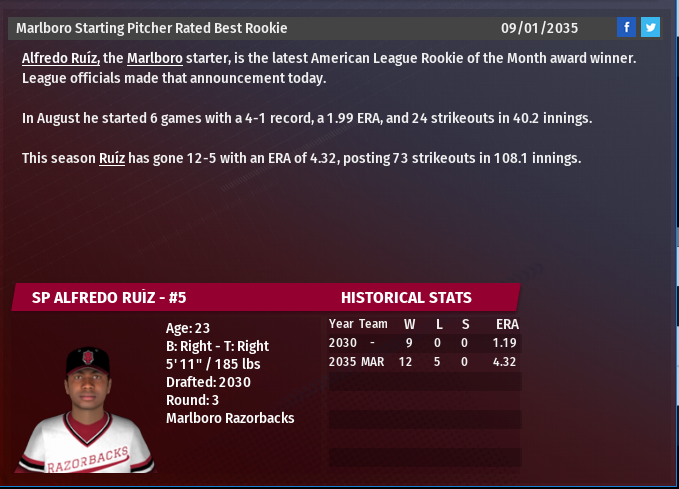Select the 2030 historical stats row
The image size is (679, 489).
tap(424, 342)
